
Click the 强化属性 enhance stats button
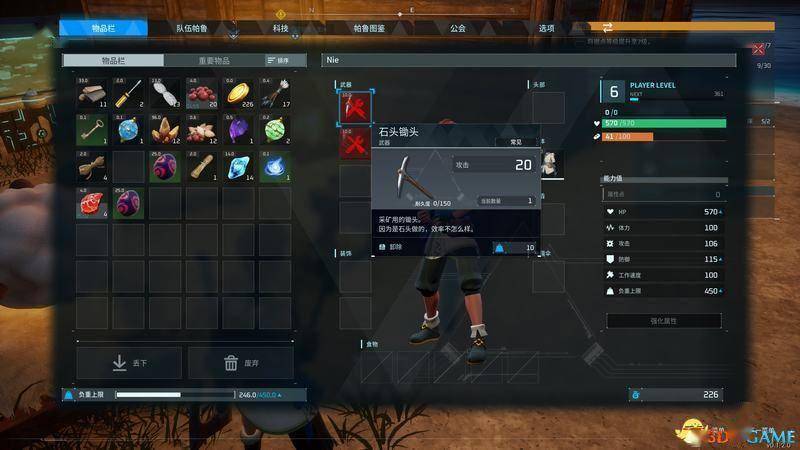(x=663, y=321)
